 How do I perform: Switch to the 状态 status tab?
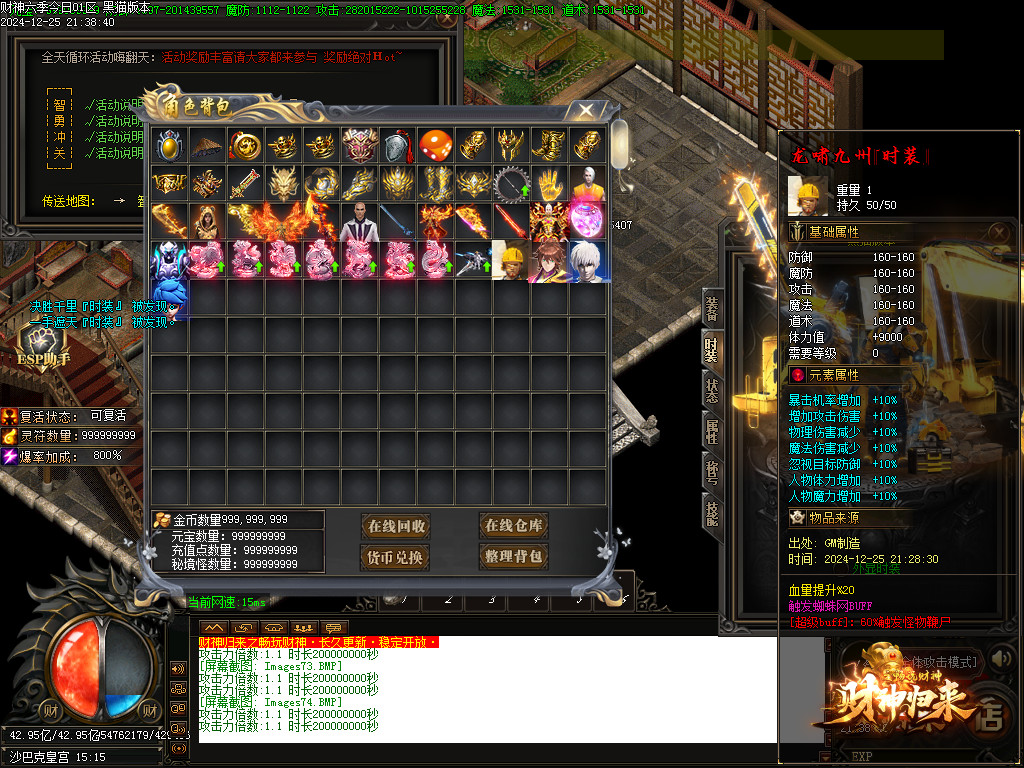(x=712, y=390)
